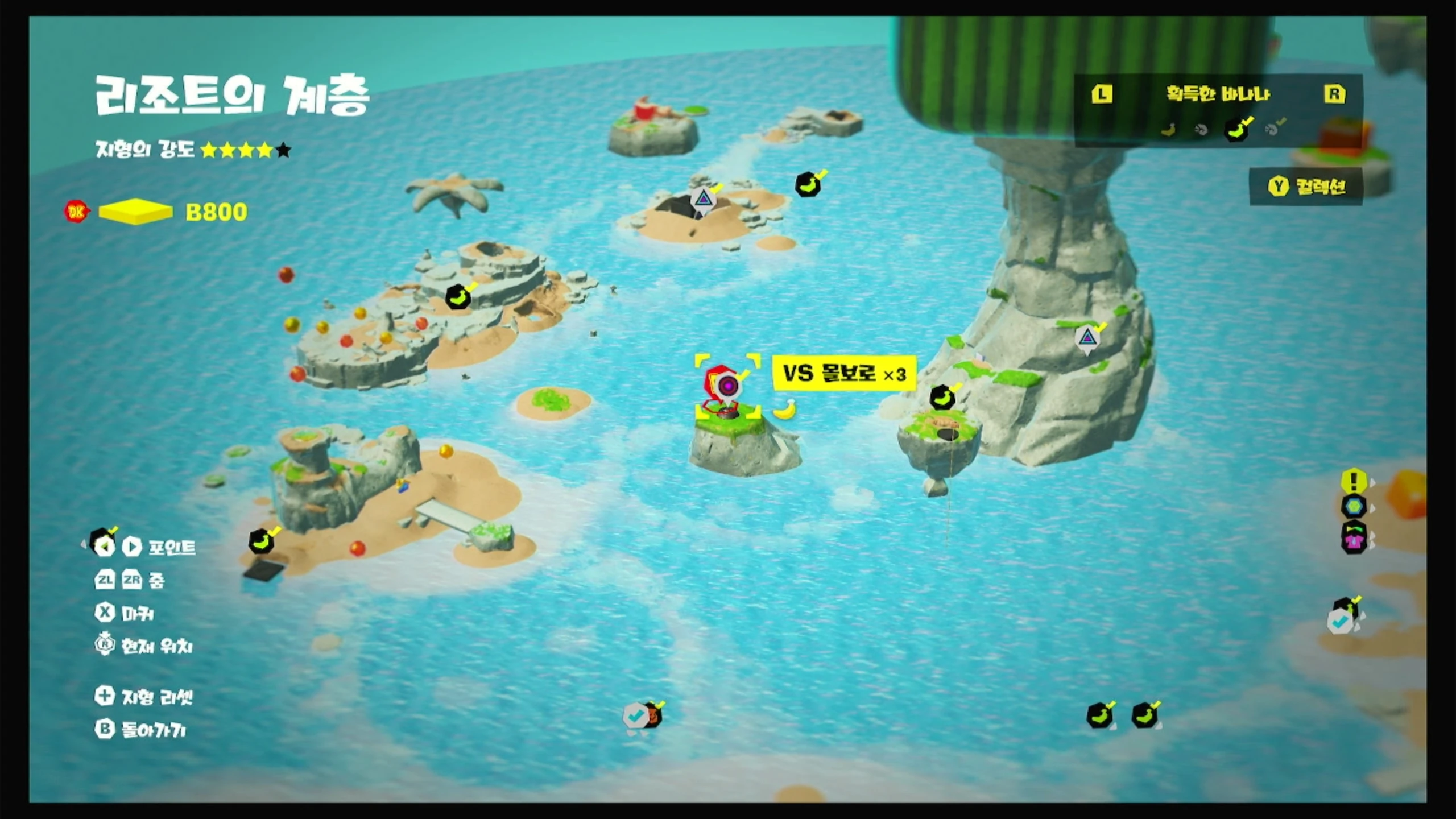Pick the banana marker beside the black trapdoor
1456x819 pixels.
(261, 541)
